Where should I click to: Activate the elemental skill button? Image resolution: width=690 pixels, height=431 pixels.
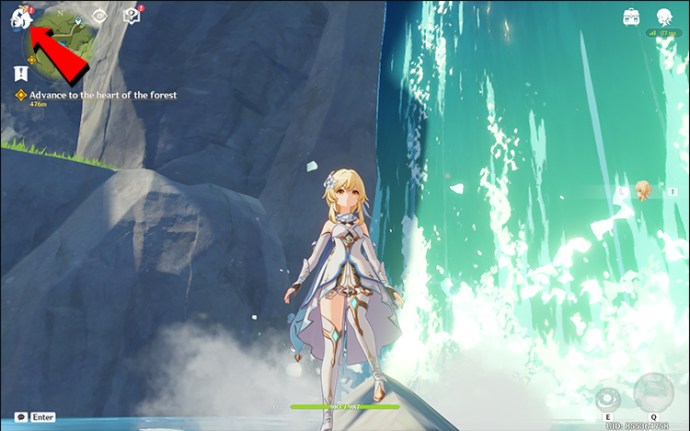pyautogui.click(x=607, y=398)
